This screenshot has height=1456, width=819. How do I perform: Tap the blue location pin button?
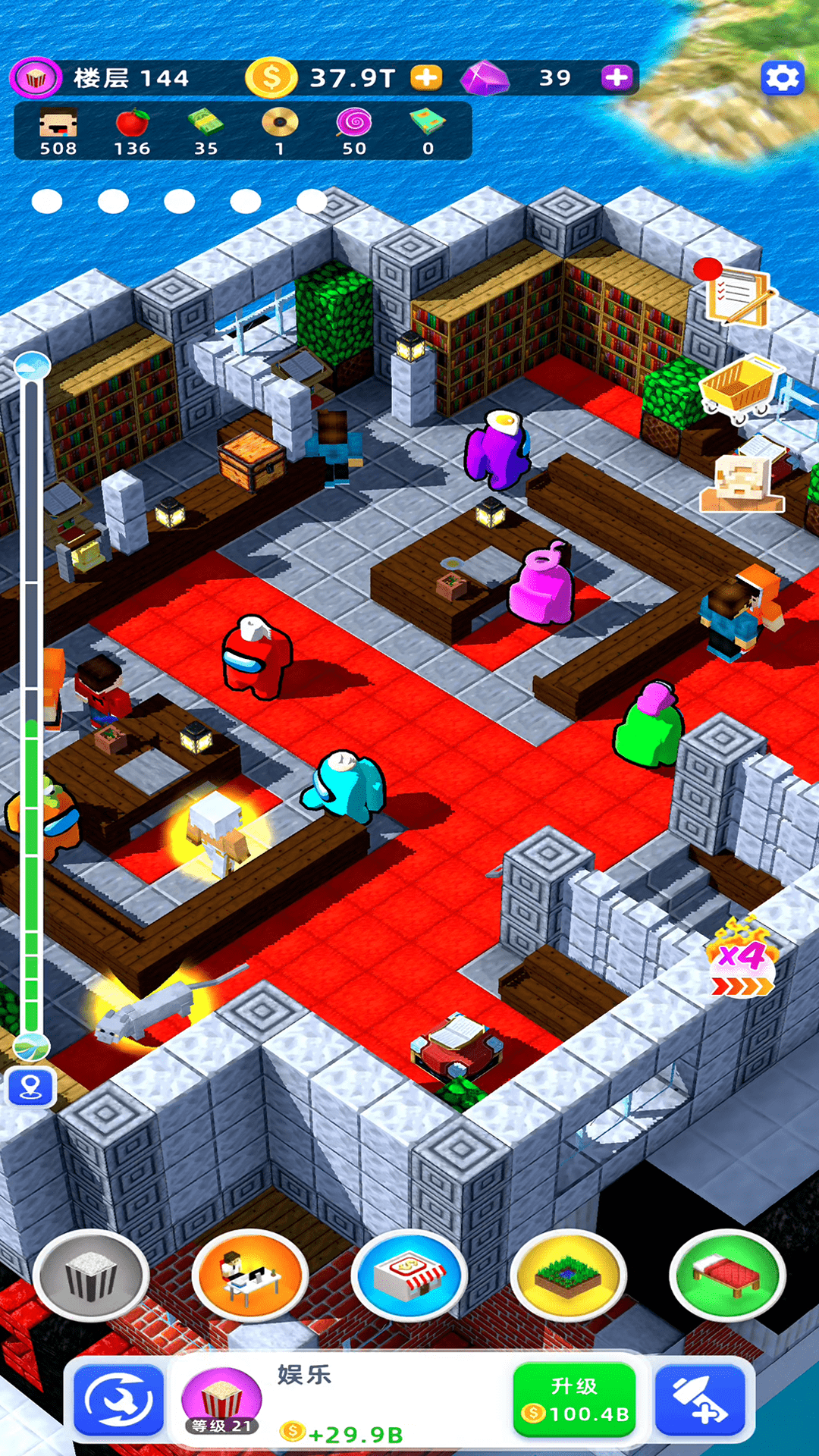click(30, 1088)
